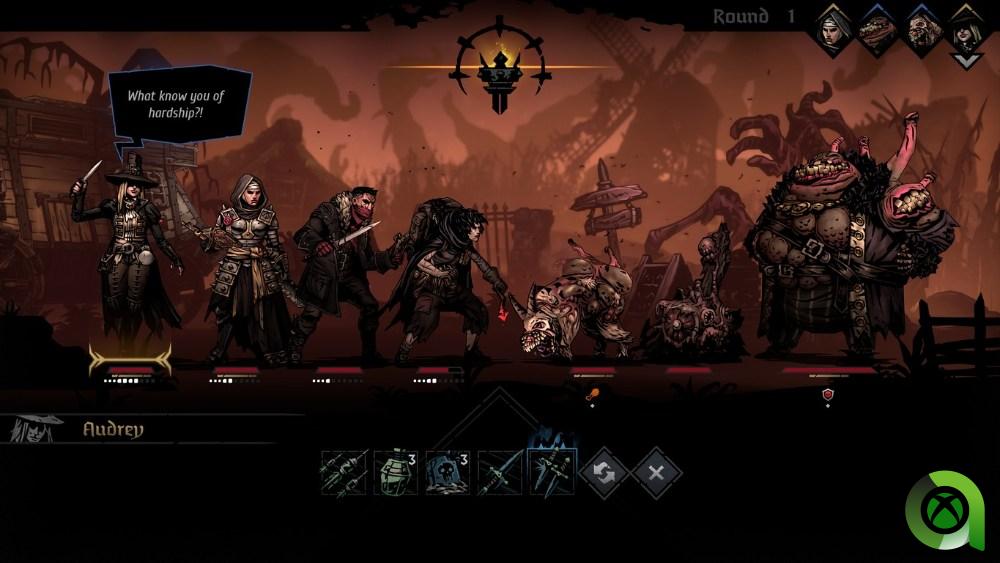Select the highlighted twin daggers skill
The width and height of the screenshot is (1000, 563).
[550, 472]
